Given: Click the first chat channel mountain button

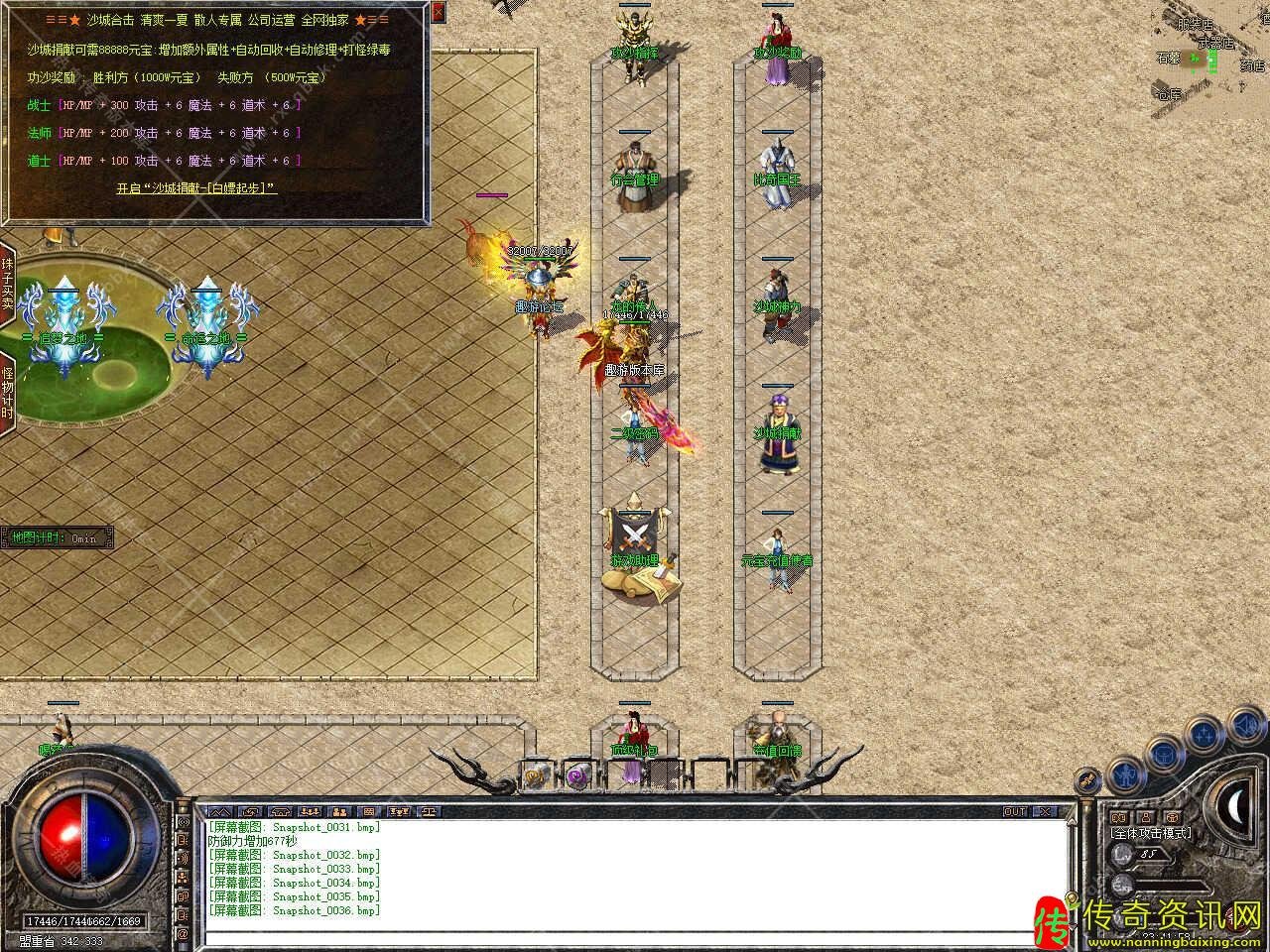Looking at the screenshot, I should [218, 811].
